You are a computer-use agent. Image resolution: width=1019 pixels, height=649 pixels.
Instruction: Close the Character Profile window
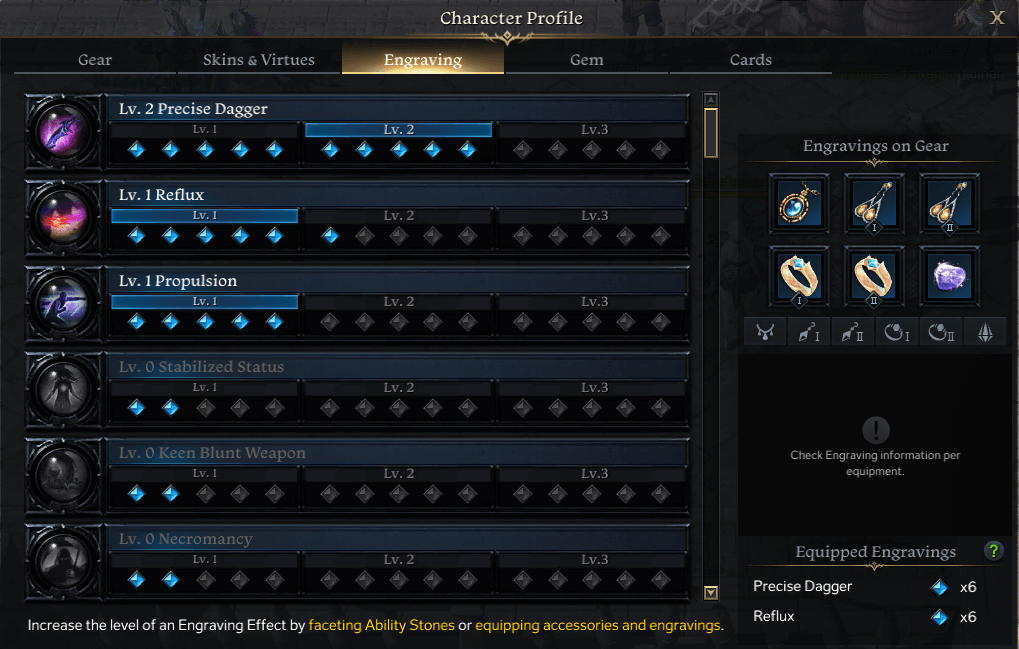coord(997,17)
